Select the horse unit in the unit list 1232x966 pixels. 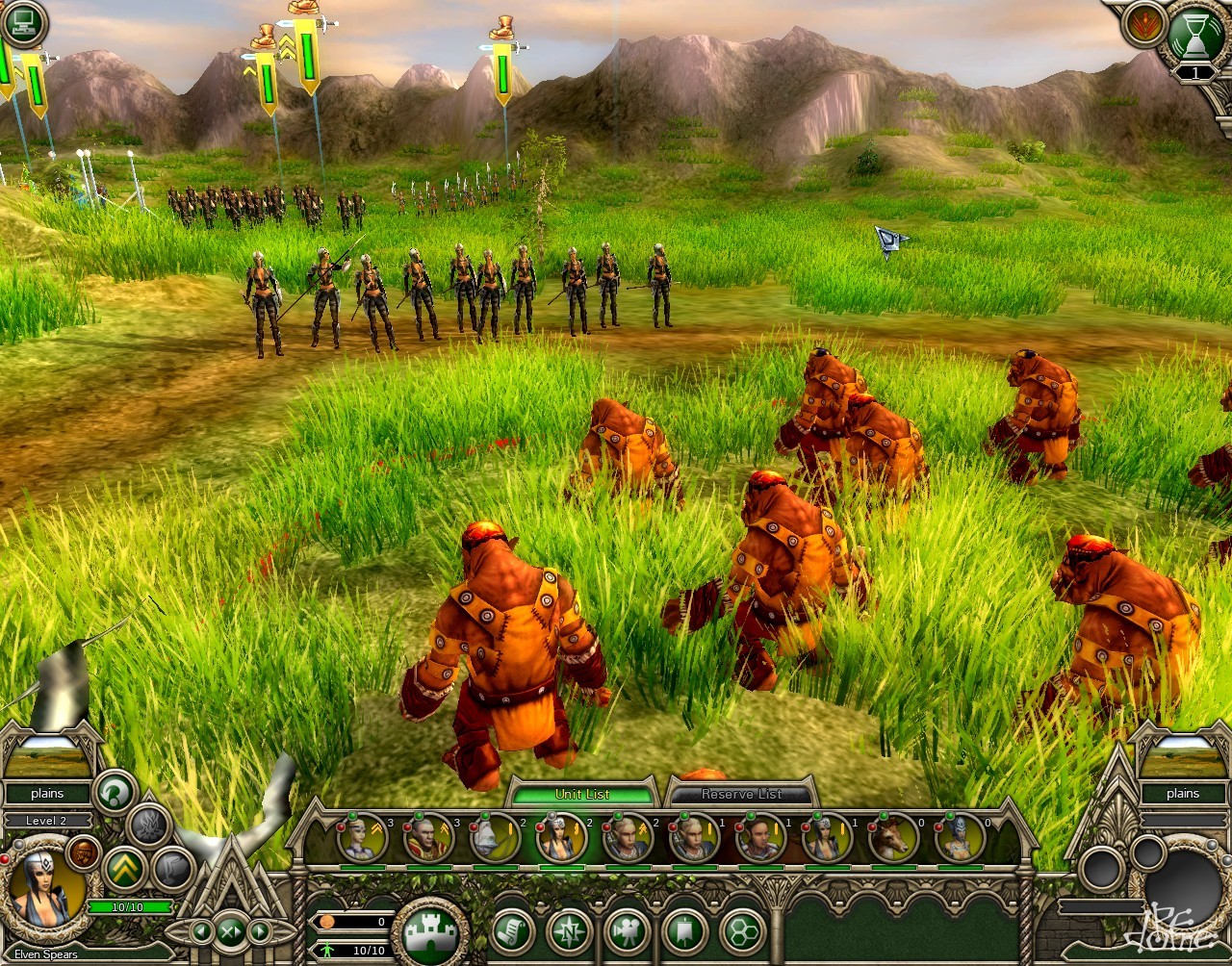[892, 838]
